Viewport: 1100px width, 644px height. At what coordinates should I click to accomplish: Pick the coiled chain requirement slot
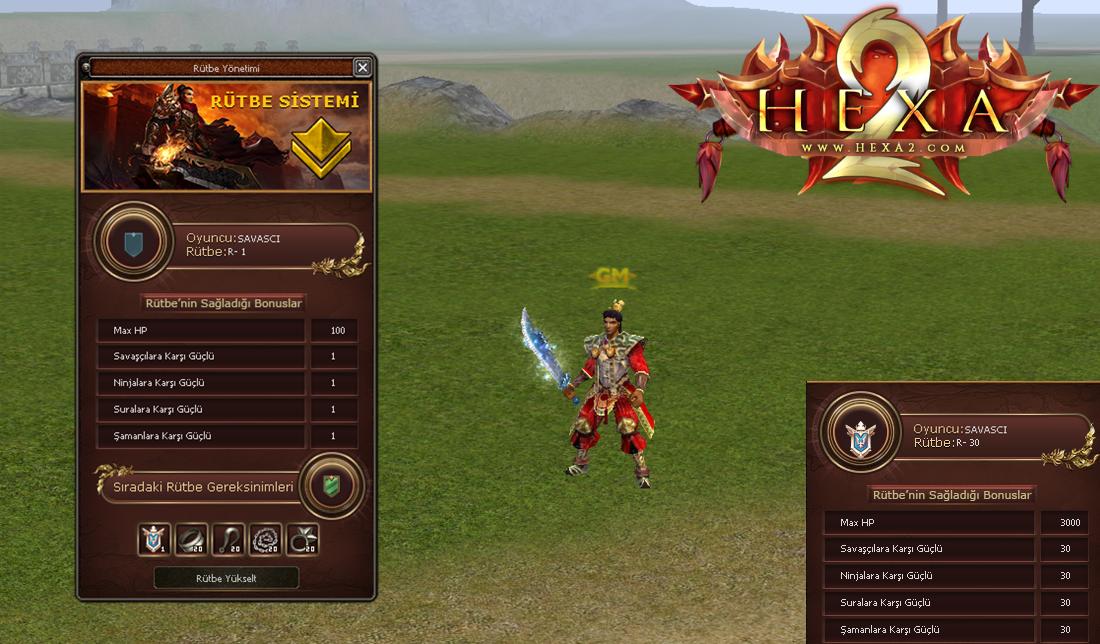[x=265, y=540]
